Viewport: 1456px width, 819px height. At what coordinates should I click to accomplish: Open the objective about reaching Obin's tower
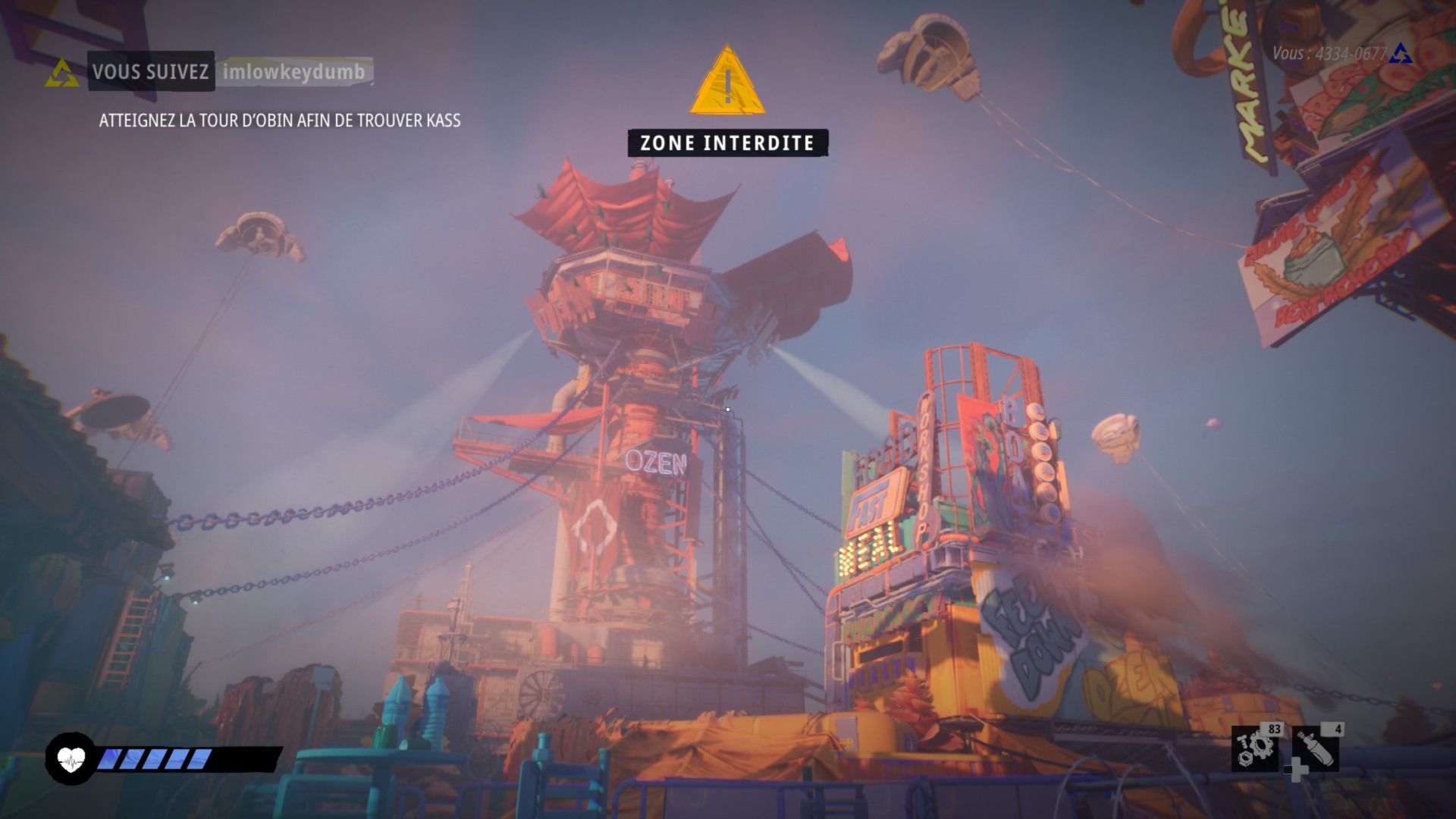point(280,121)
